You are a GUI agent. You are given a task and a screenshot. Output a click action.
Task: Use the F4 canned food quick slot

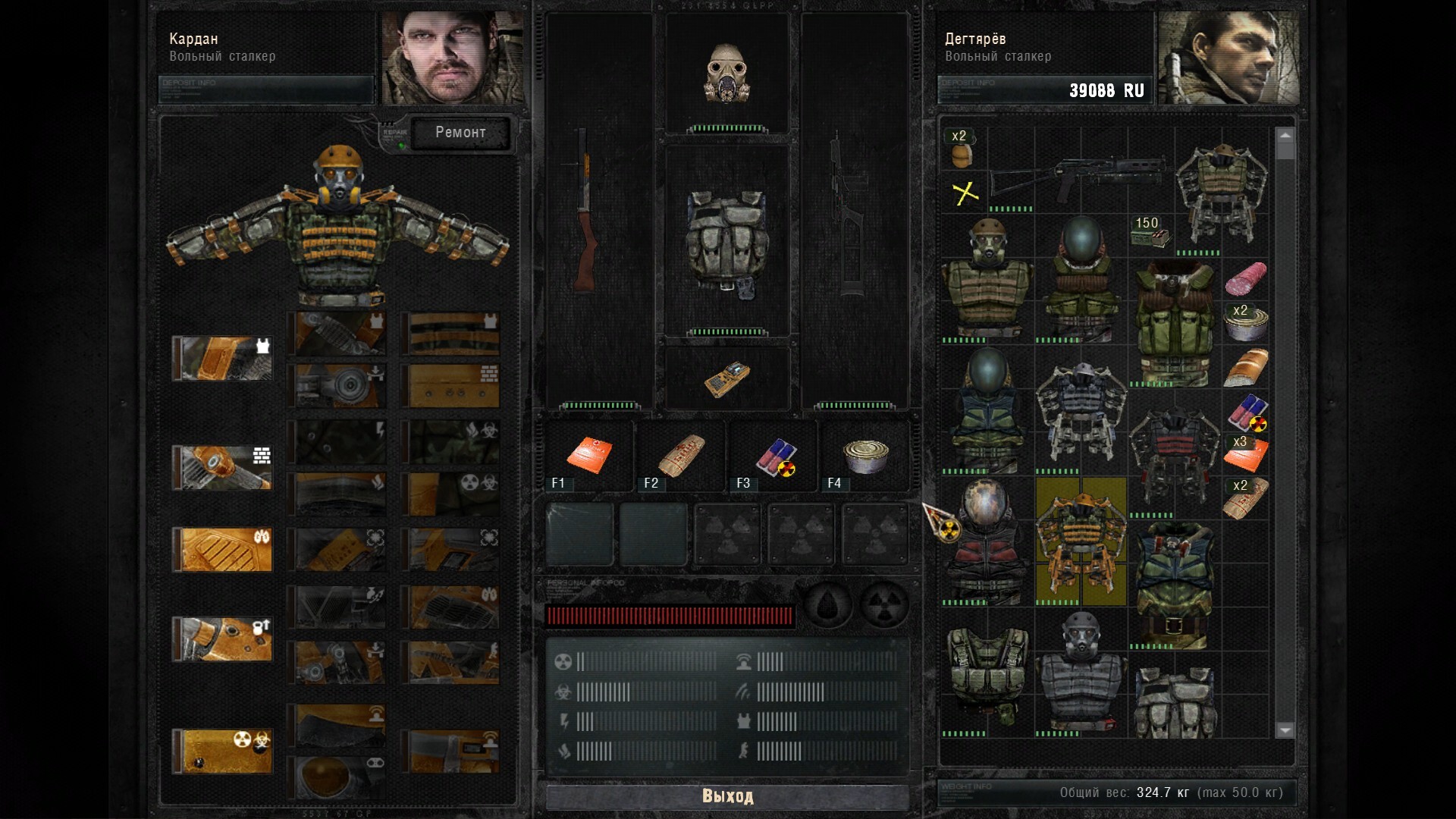tap(865, 456)
